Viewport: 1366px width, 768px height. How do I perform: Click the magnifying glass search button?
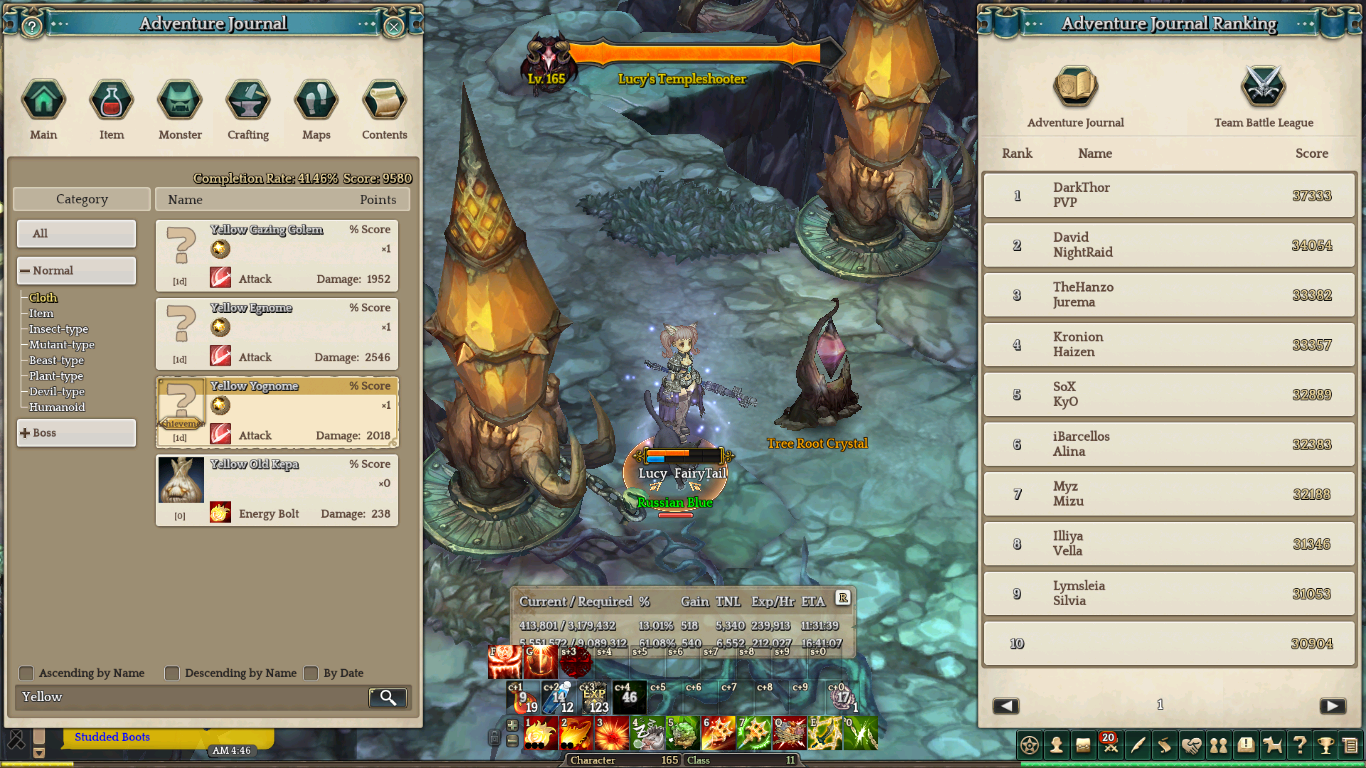(388, 698)
